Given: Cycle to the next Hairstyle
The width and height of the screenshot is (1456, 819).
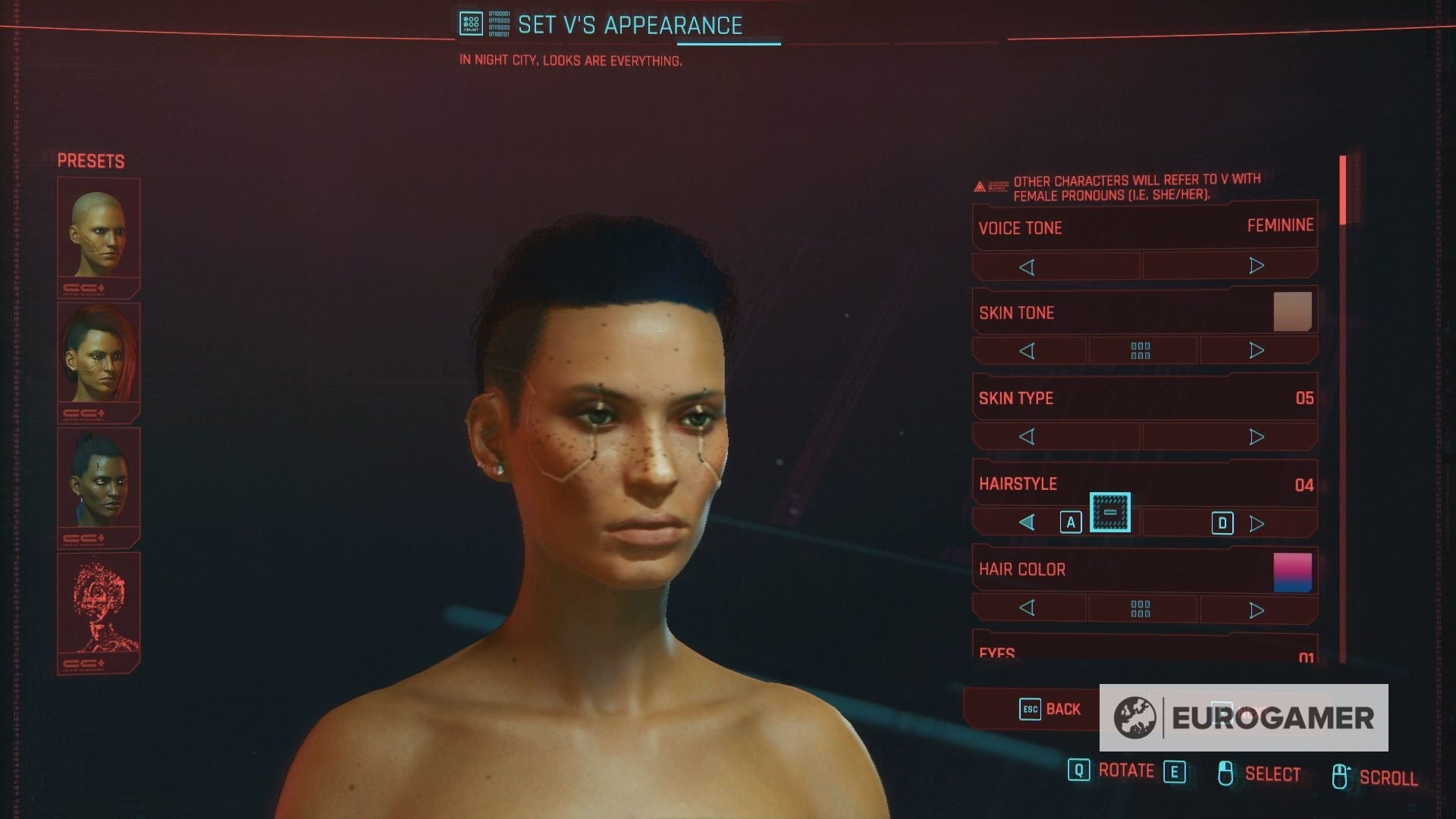Looking at the screenshot, I should point(1256,523).
